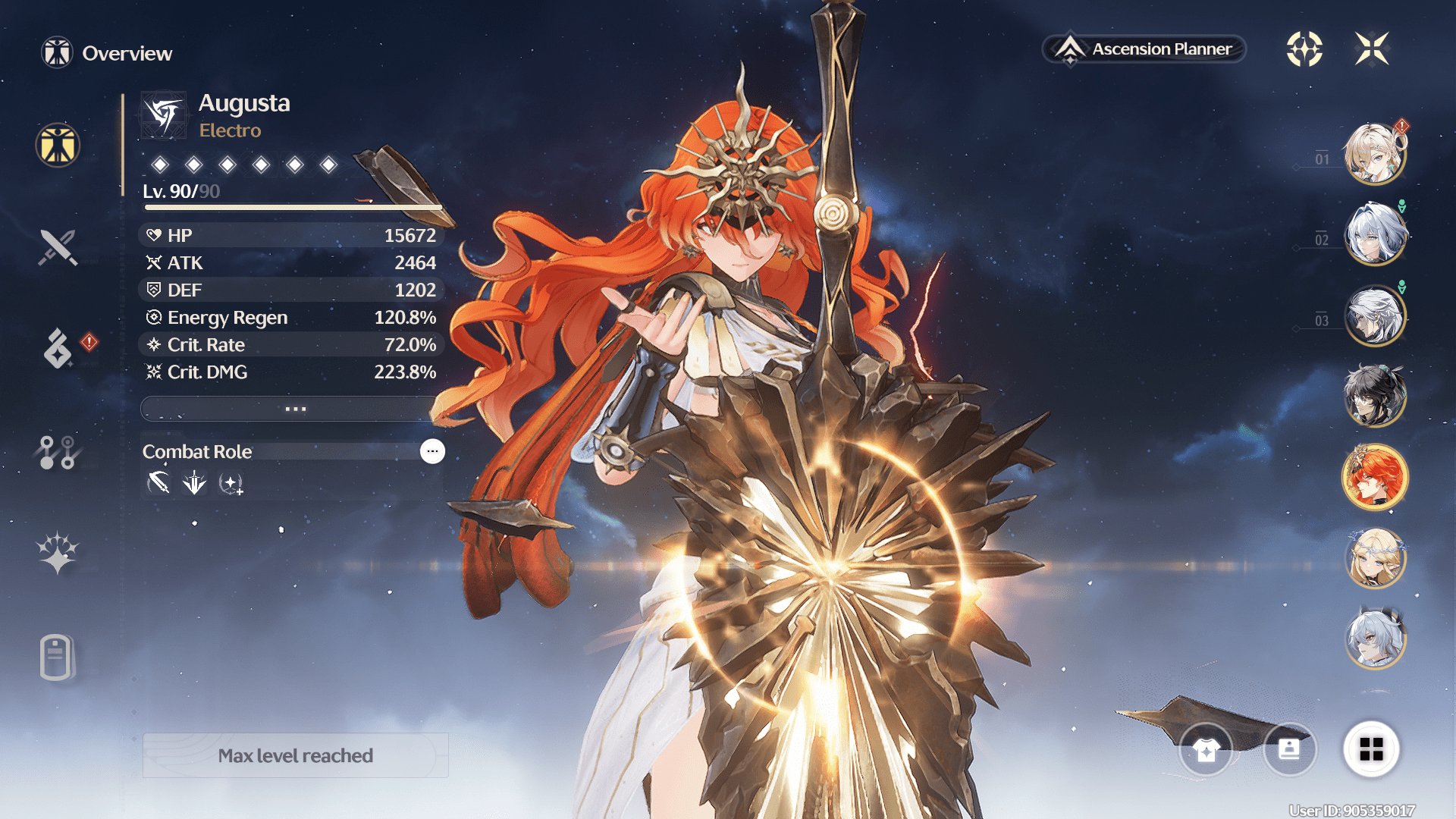Select the blonde character in slot 01

1374,155
